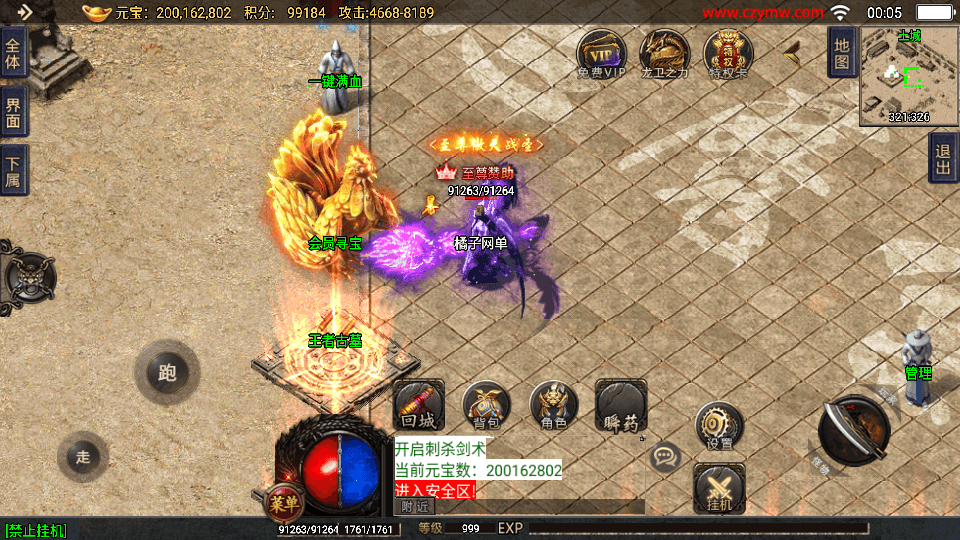Toggle 挂机 auto-battle with crossed swords
The width and height of the screenshot is (960, 540).
click(x=718, y=490)
